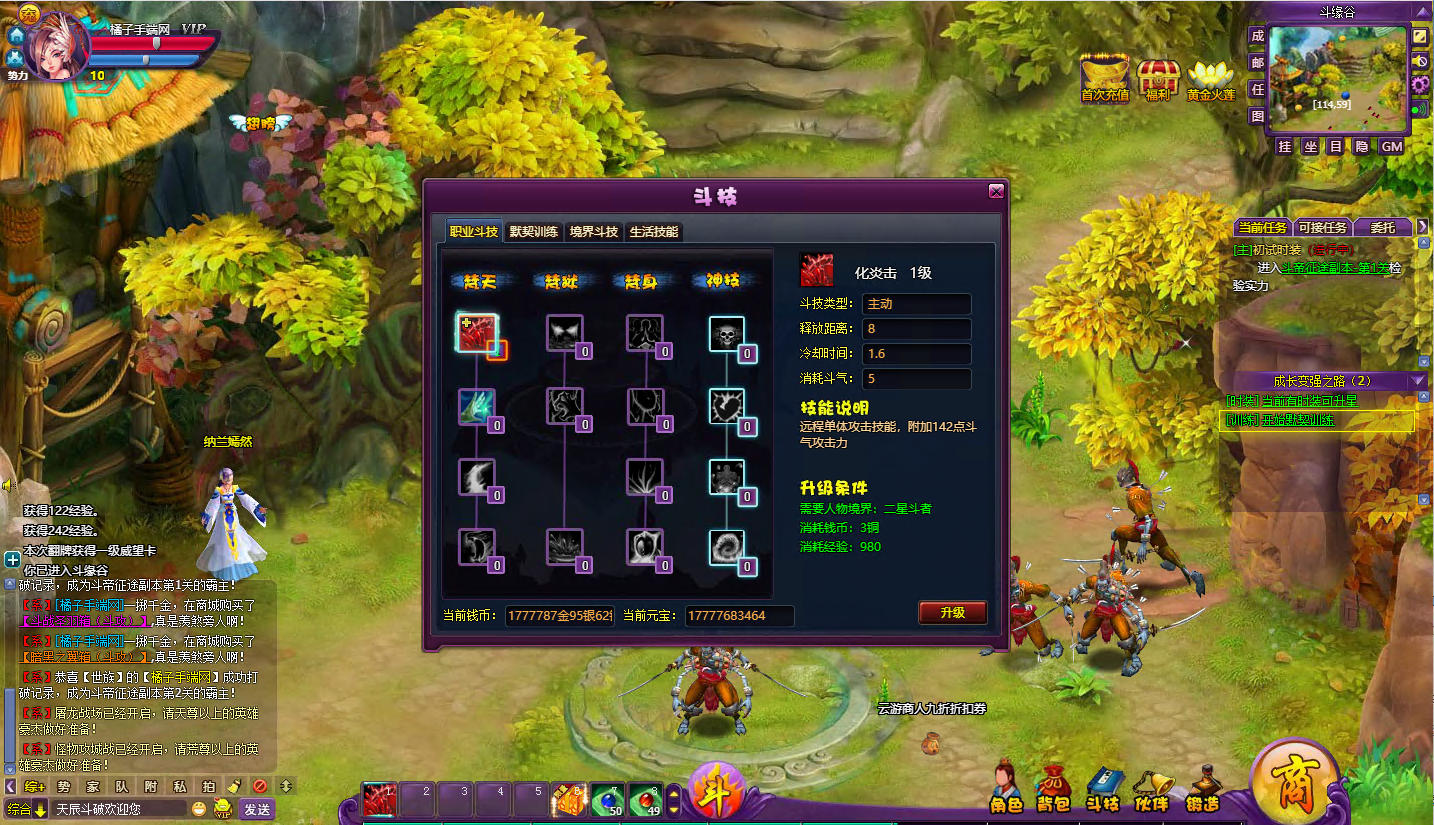
Task: Open the 黄金火莲 lotus event
Action: point(1211,79)
